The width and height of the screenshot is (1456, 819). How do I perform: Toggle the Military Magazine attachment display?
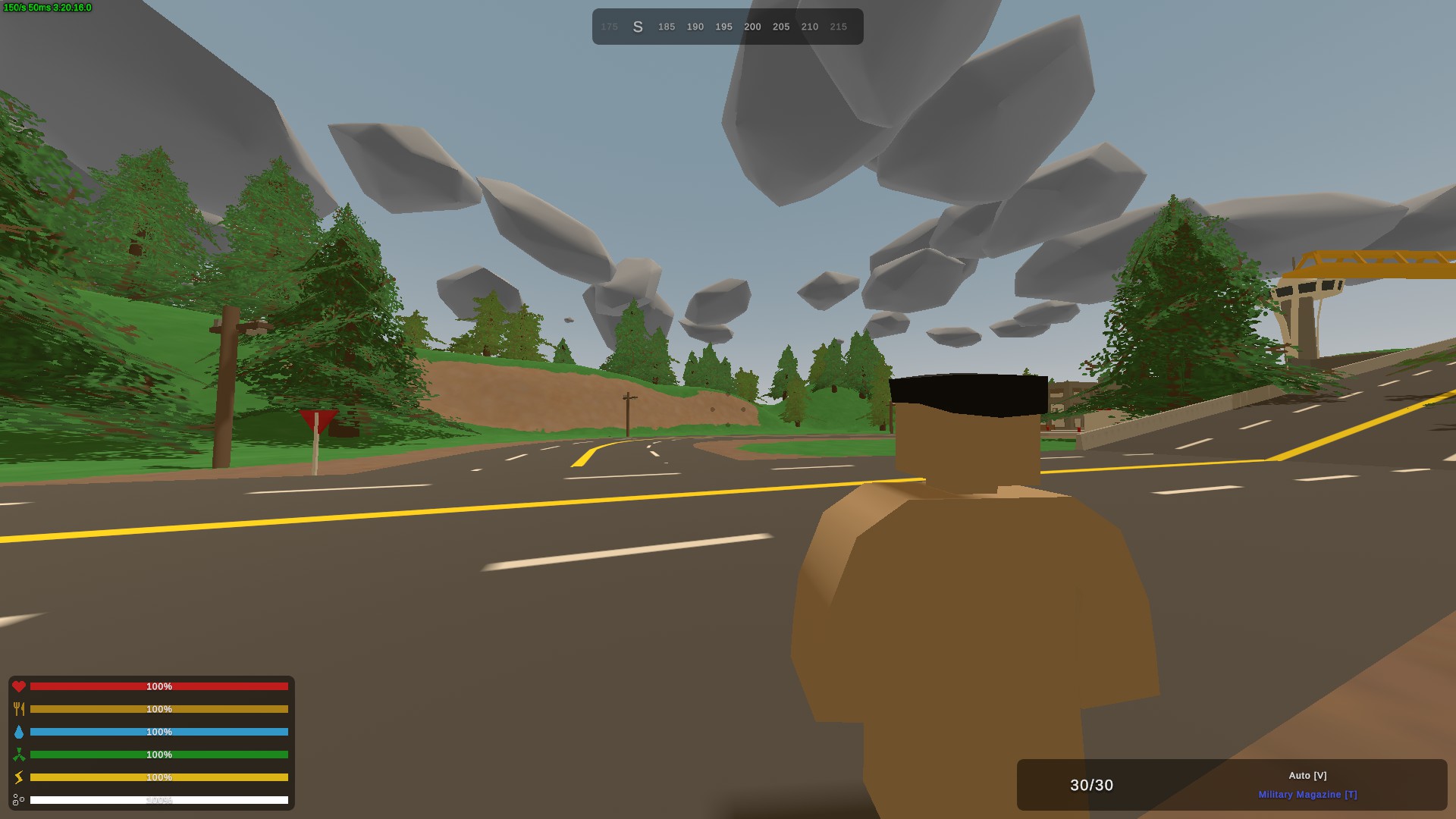[x=1308, y=795]
